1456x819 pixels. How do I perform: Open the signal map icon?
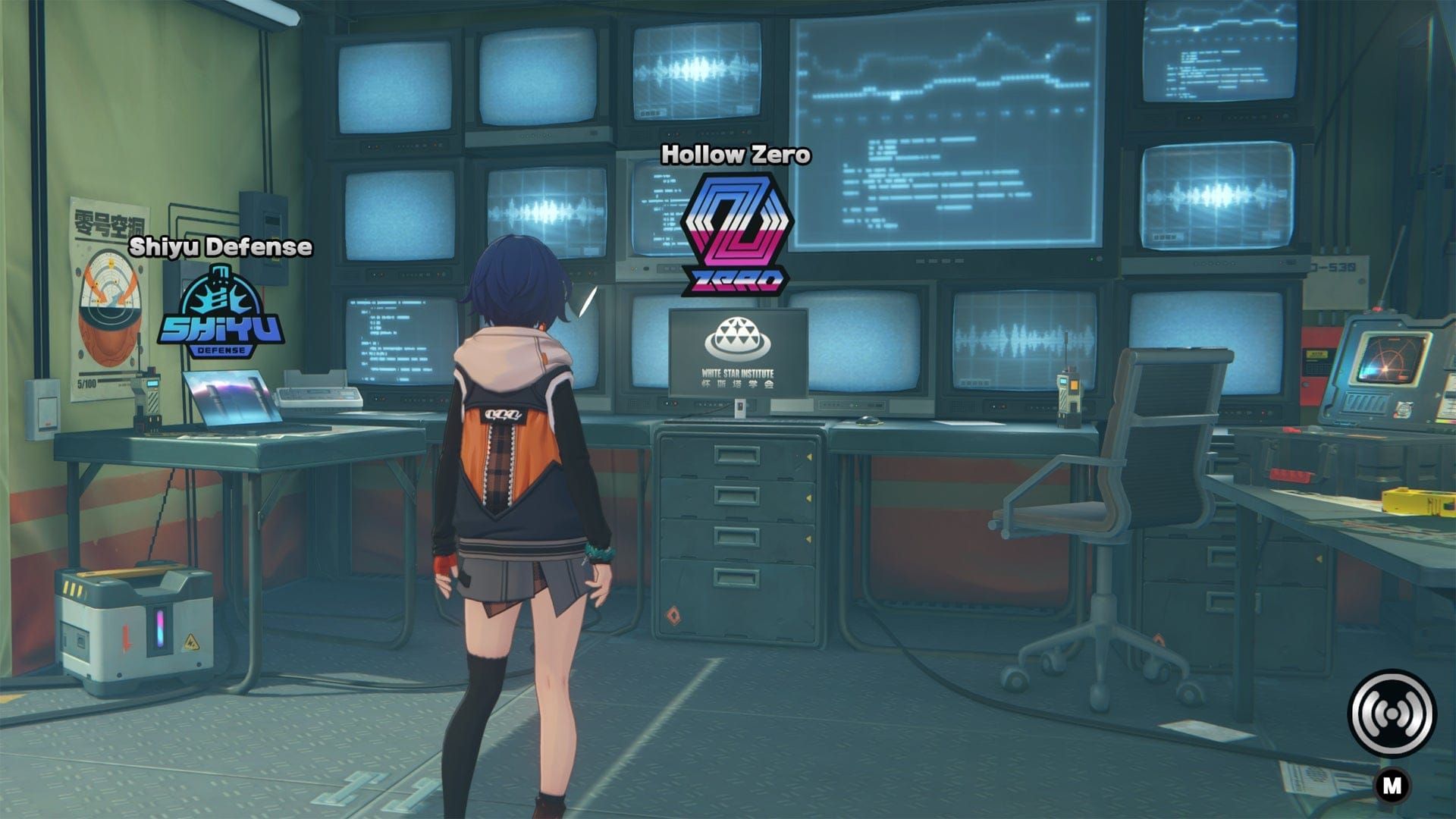coord(1392,713)
